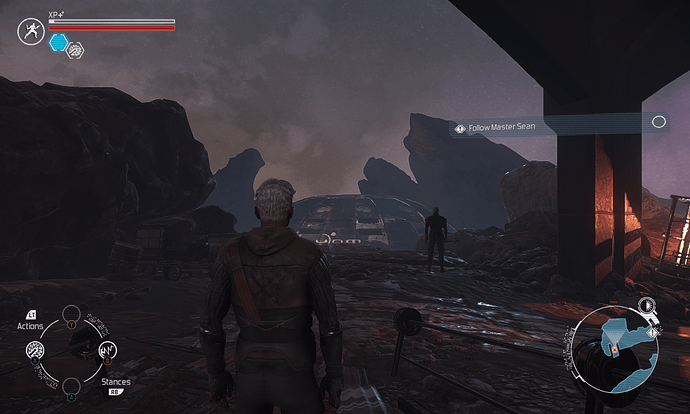Viewport: 690px width, 414px height.
Task: Click the blue hexagon shield icon
Action: pyautogui.click(x=58, y=42)
